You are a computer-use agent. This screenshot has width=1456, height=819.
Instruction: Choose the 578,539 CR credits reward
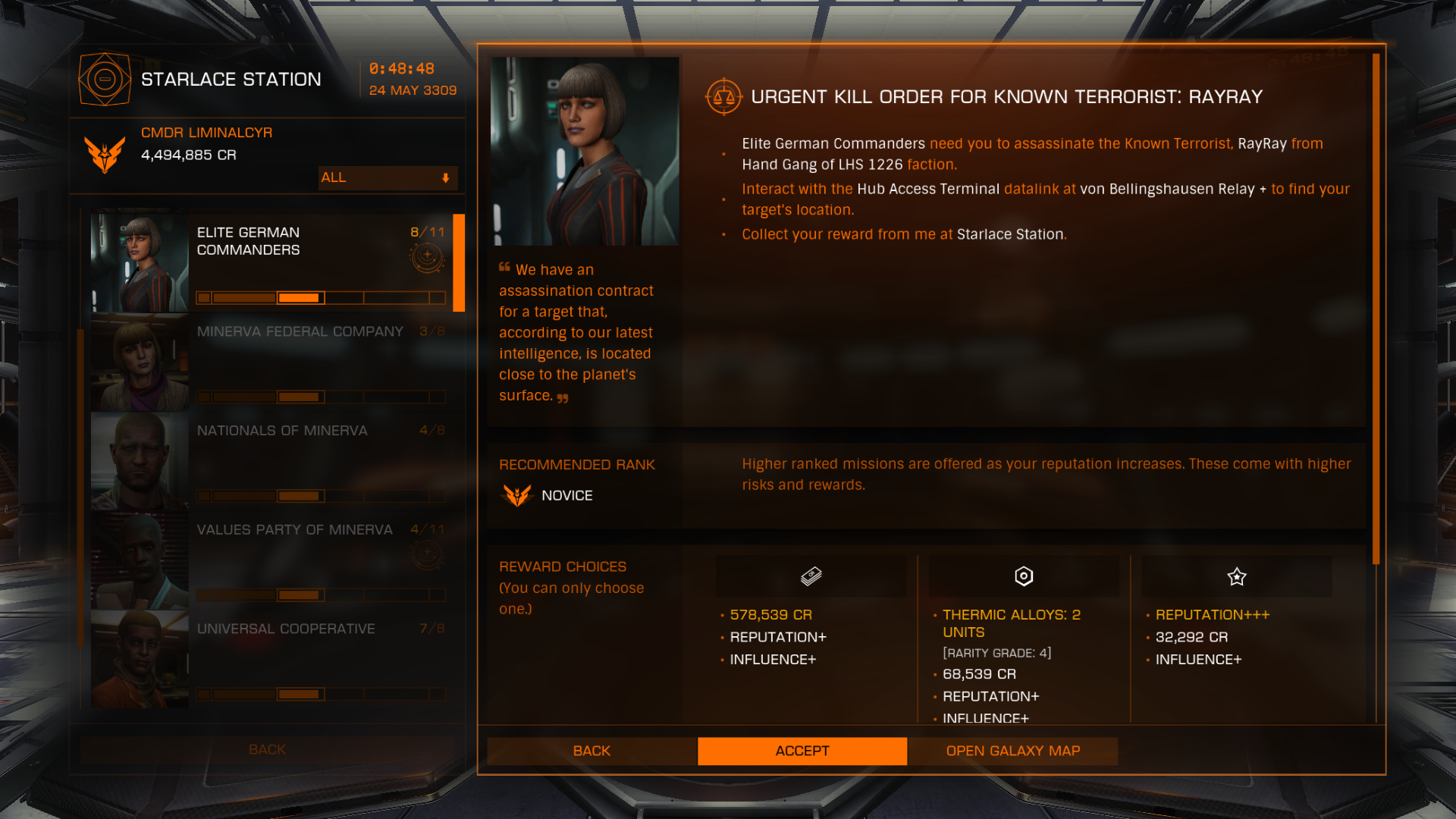tap(811, 577)
